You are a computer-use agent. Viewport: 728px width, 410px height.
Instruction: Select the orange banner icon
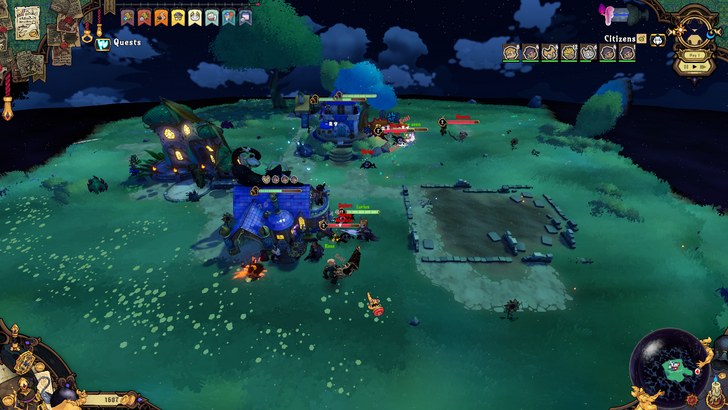(161, 17)
